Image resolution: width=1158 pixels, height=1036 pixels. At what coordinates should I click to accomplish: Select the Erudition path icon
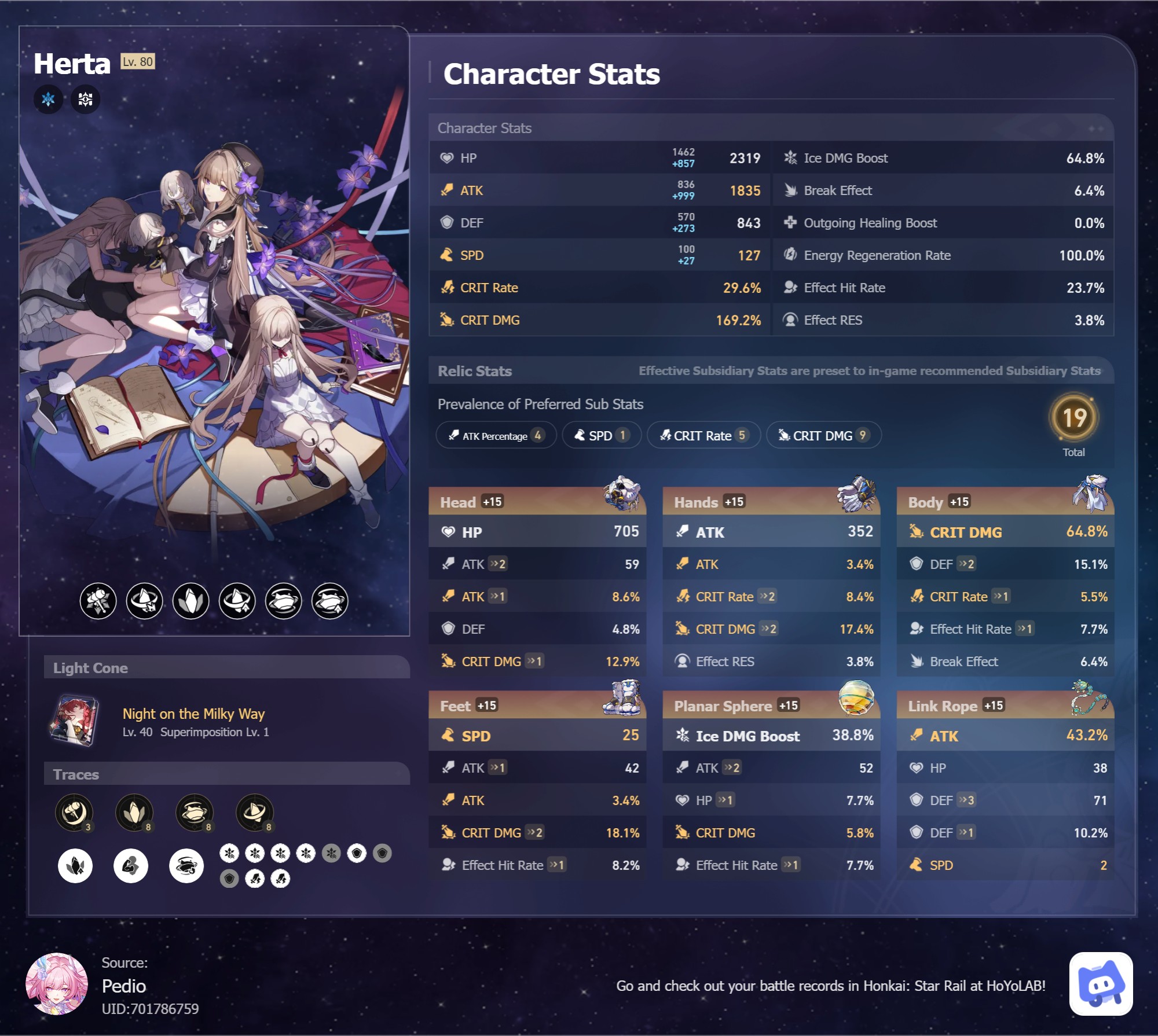pos(85,99)
